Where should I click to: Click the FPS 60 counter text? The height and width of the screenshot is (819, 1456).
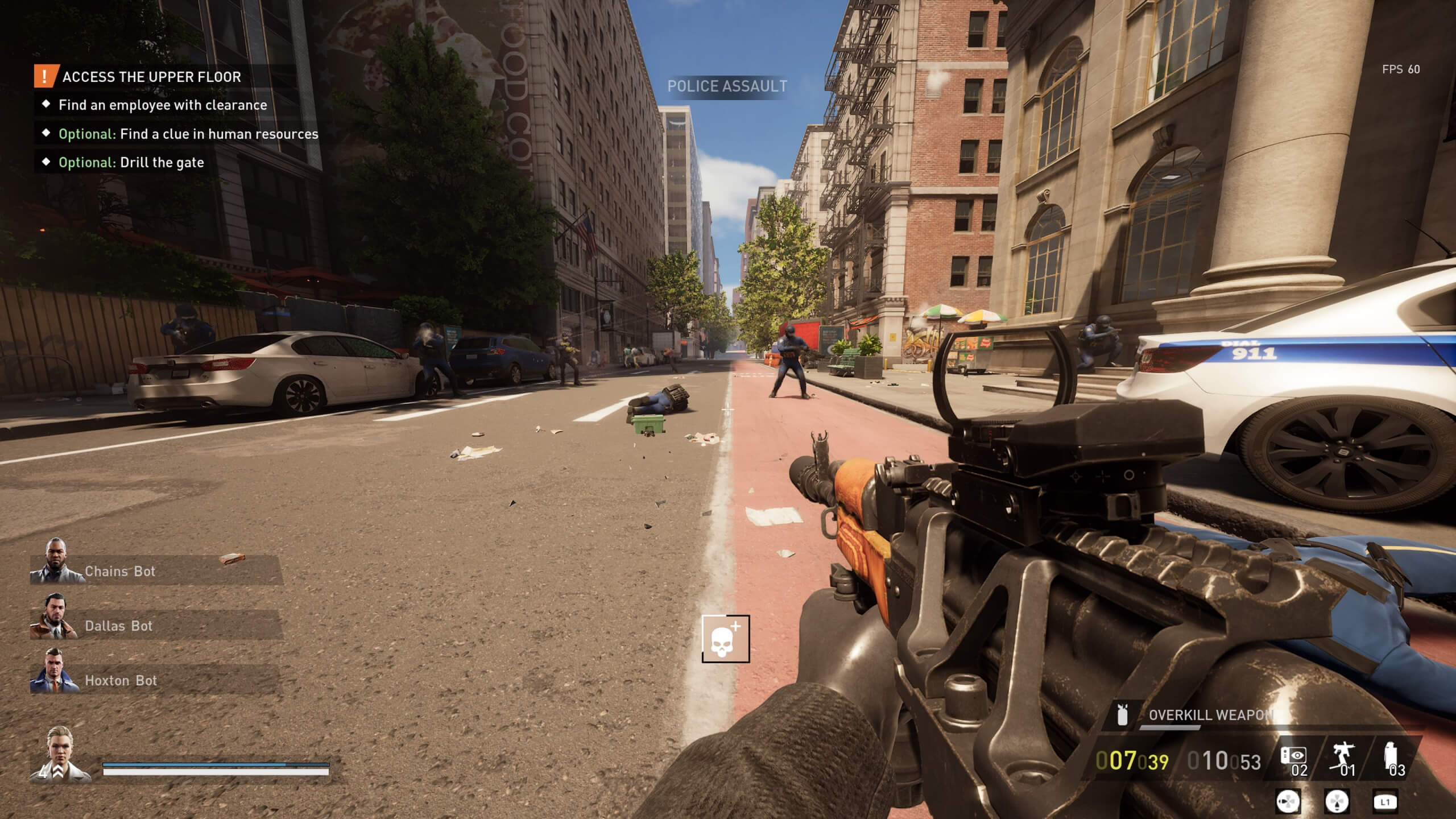coord(1400,69)
